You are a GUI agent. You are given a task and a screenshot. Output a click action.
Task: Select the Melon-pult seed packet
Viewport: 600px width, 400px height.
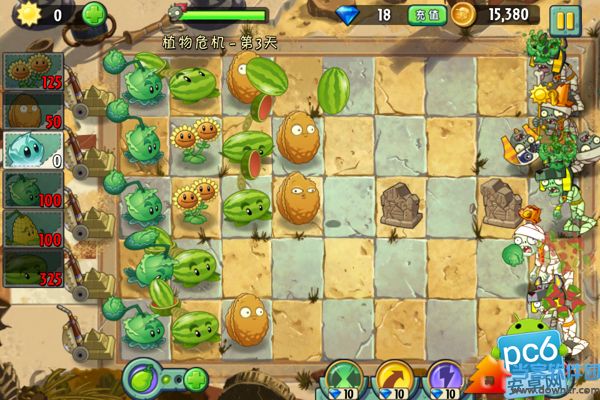pyautogui.click(x=31, y=268)
